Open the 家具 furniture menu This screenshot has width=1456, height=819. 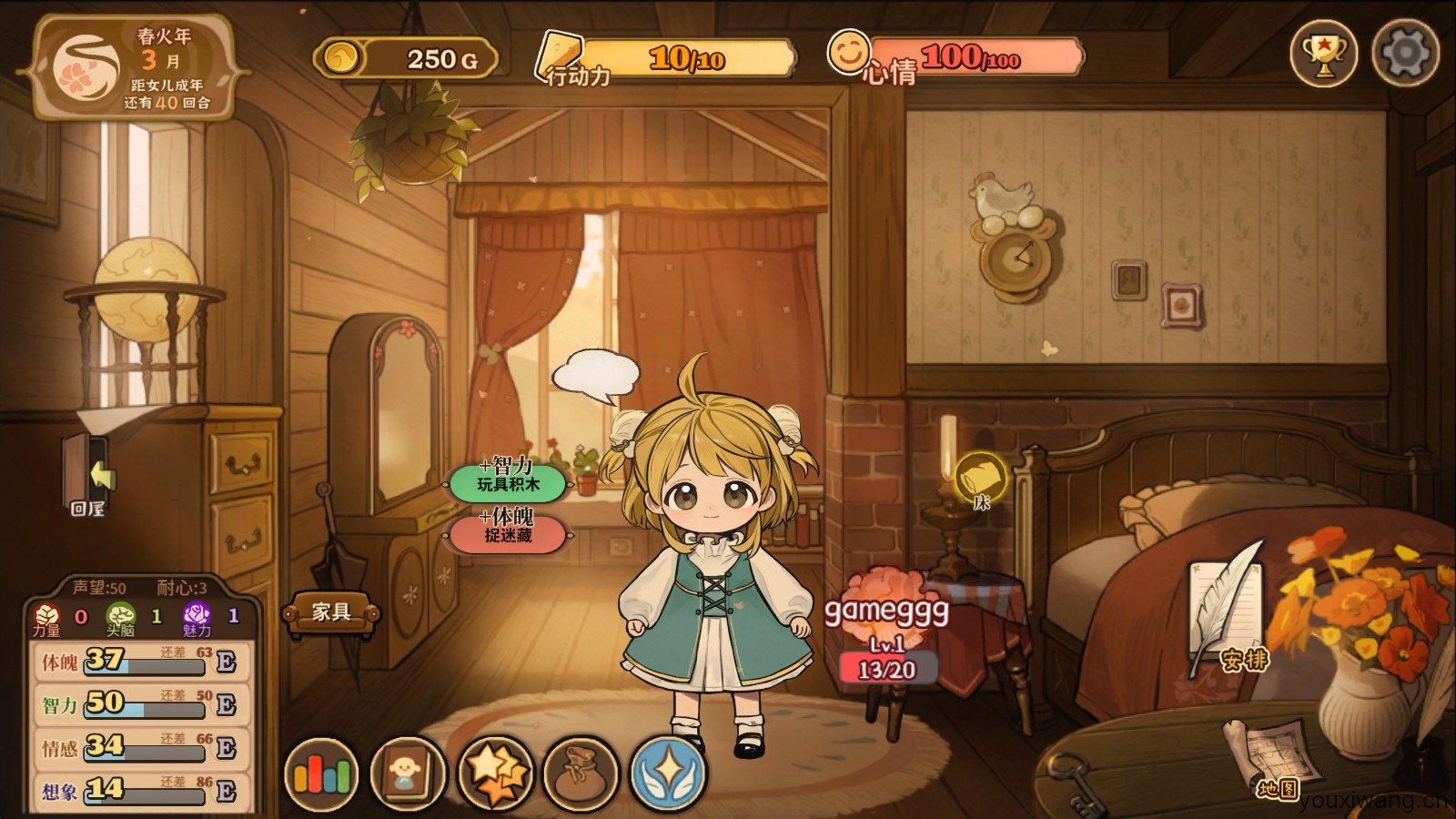point(331,612)
